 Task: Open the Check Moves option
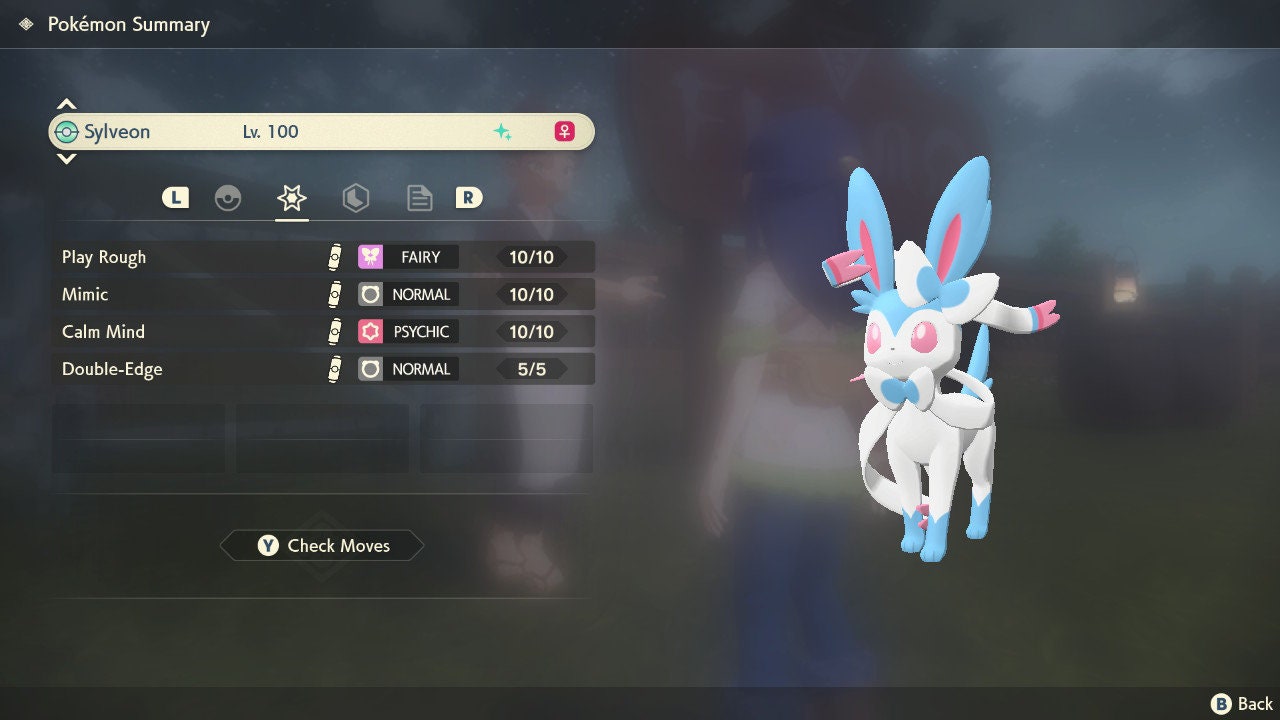click(322, 546)
